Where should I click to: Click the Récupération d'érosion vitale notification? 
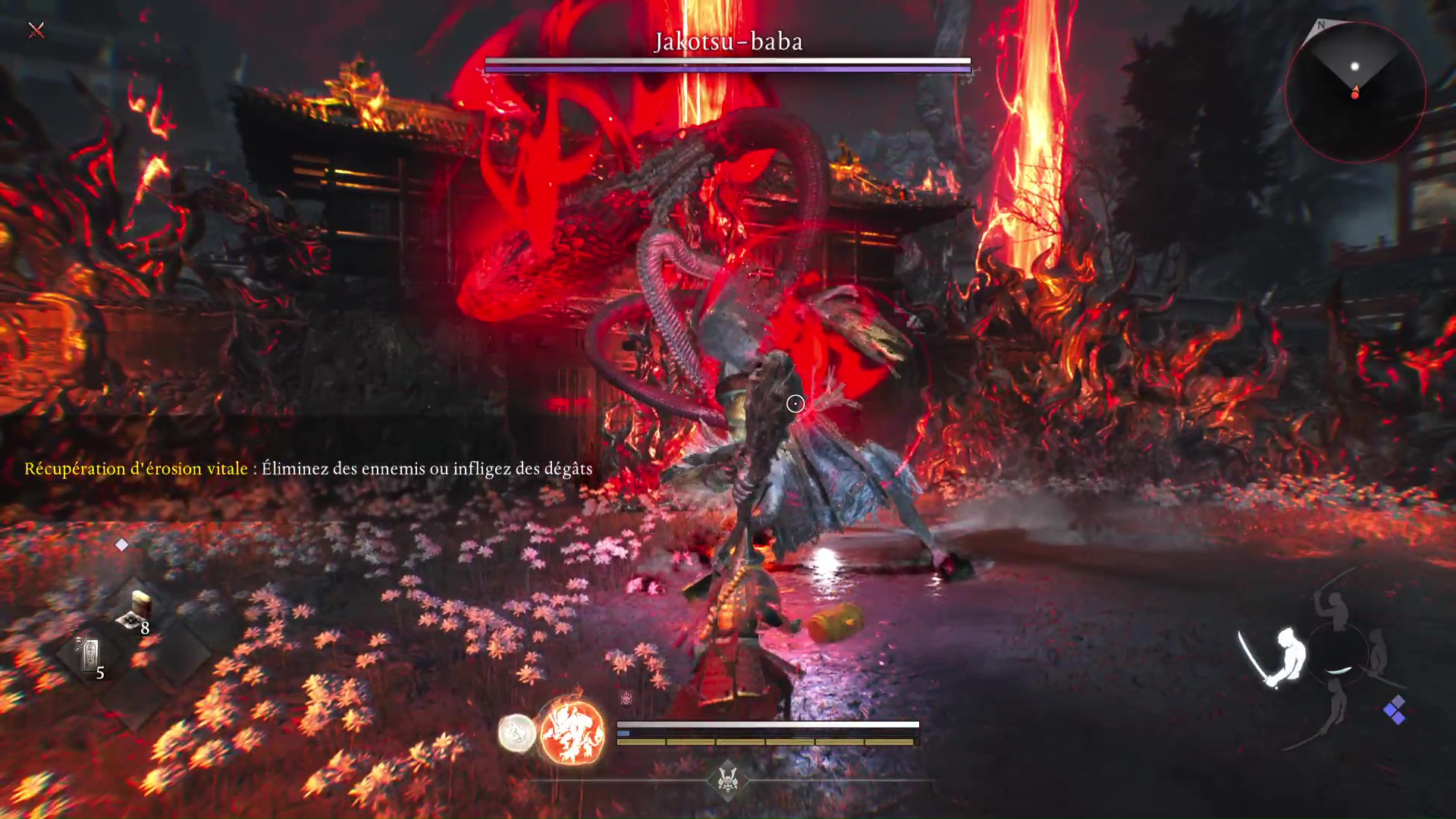(x=135, y=469)
